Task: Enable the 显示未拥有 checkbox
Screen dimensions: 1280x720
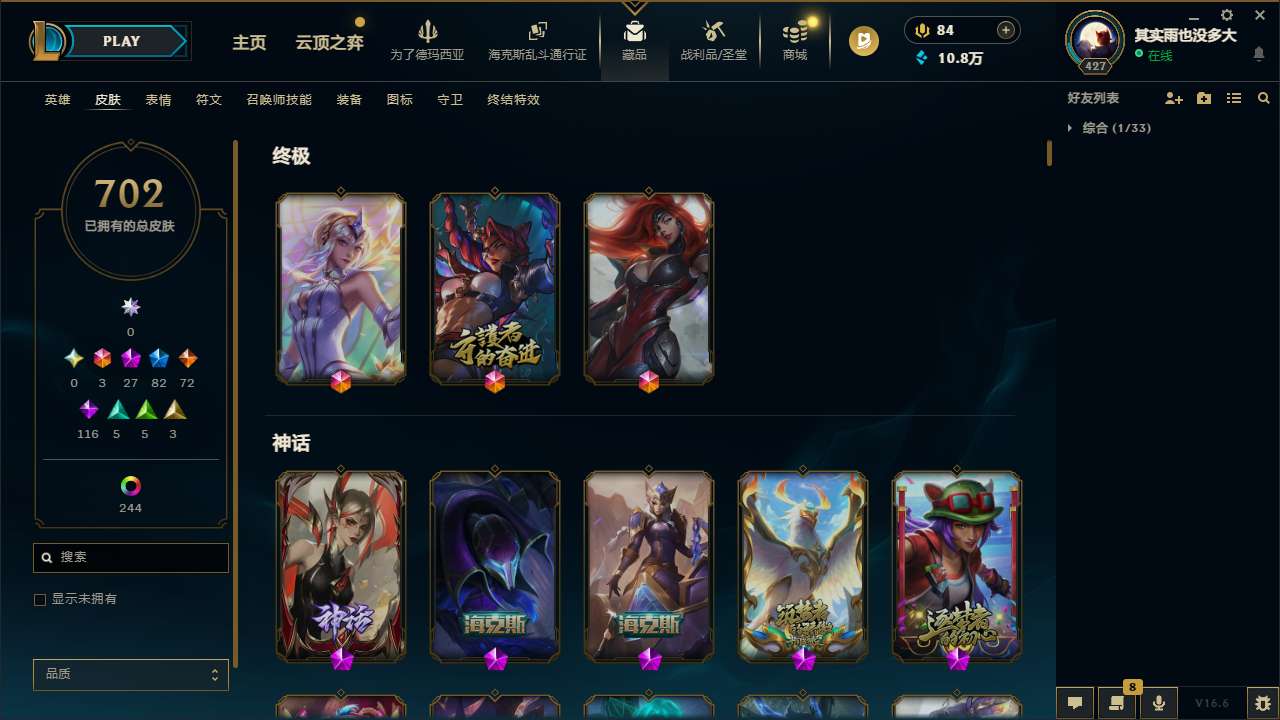Action: point(40,599)
